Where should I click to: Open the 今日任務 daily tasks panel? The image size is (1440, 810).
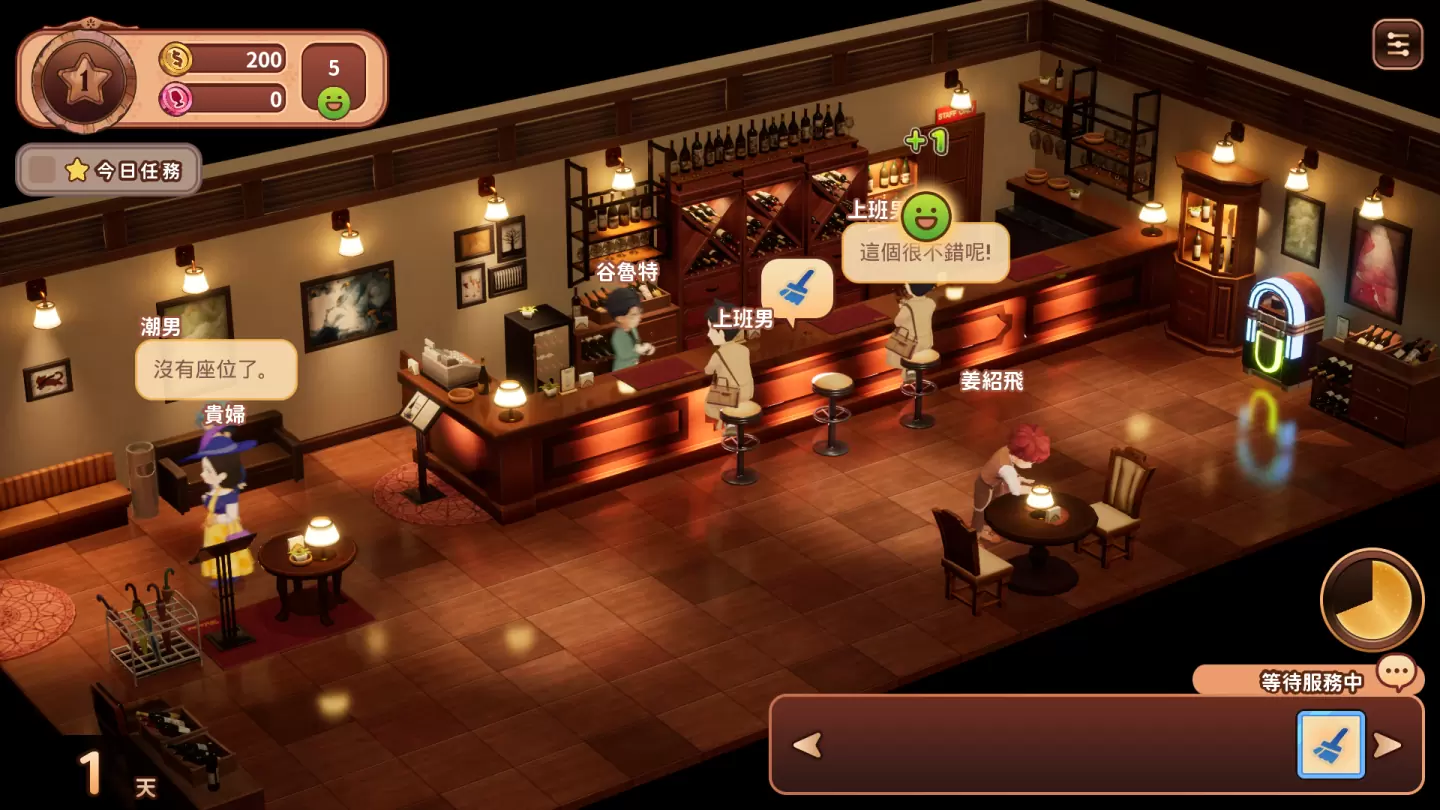(x=109, y=170)
